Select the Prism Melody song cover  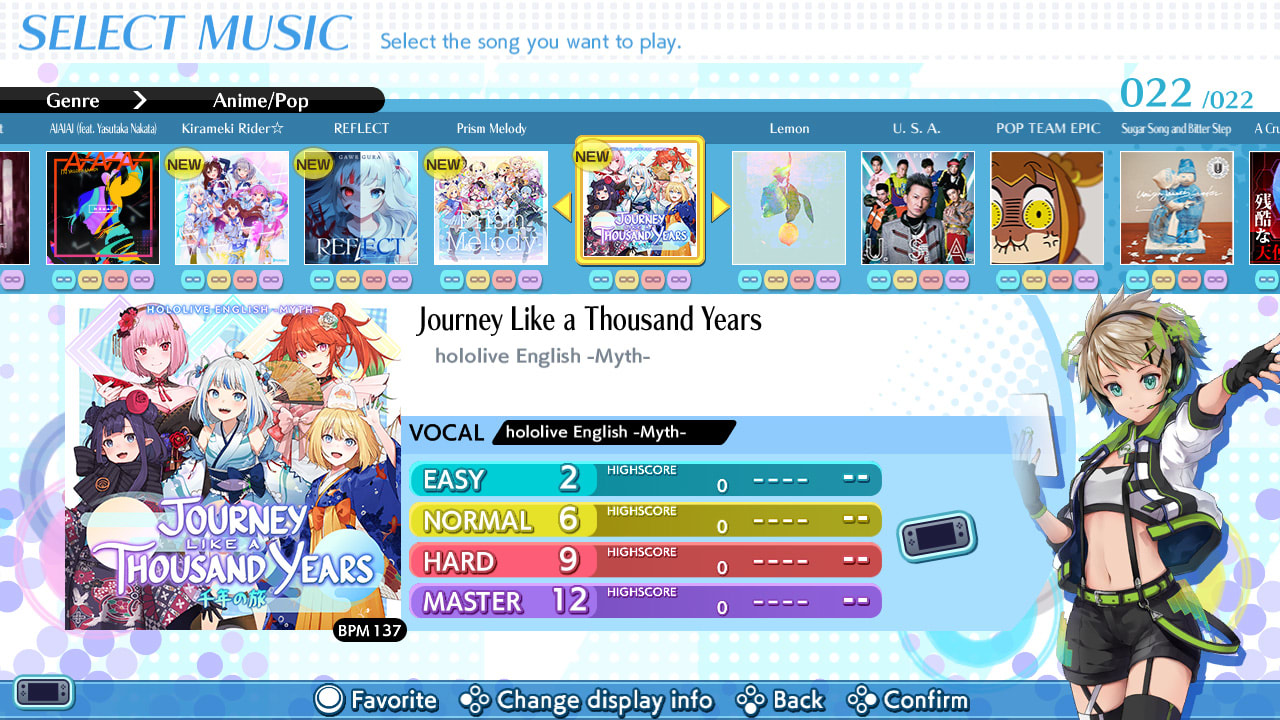point(491,208)
